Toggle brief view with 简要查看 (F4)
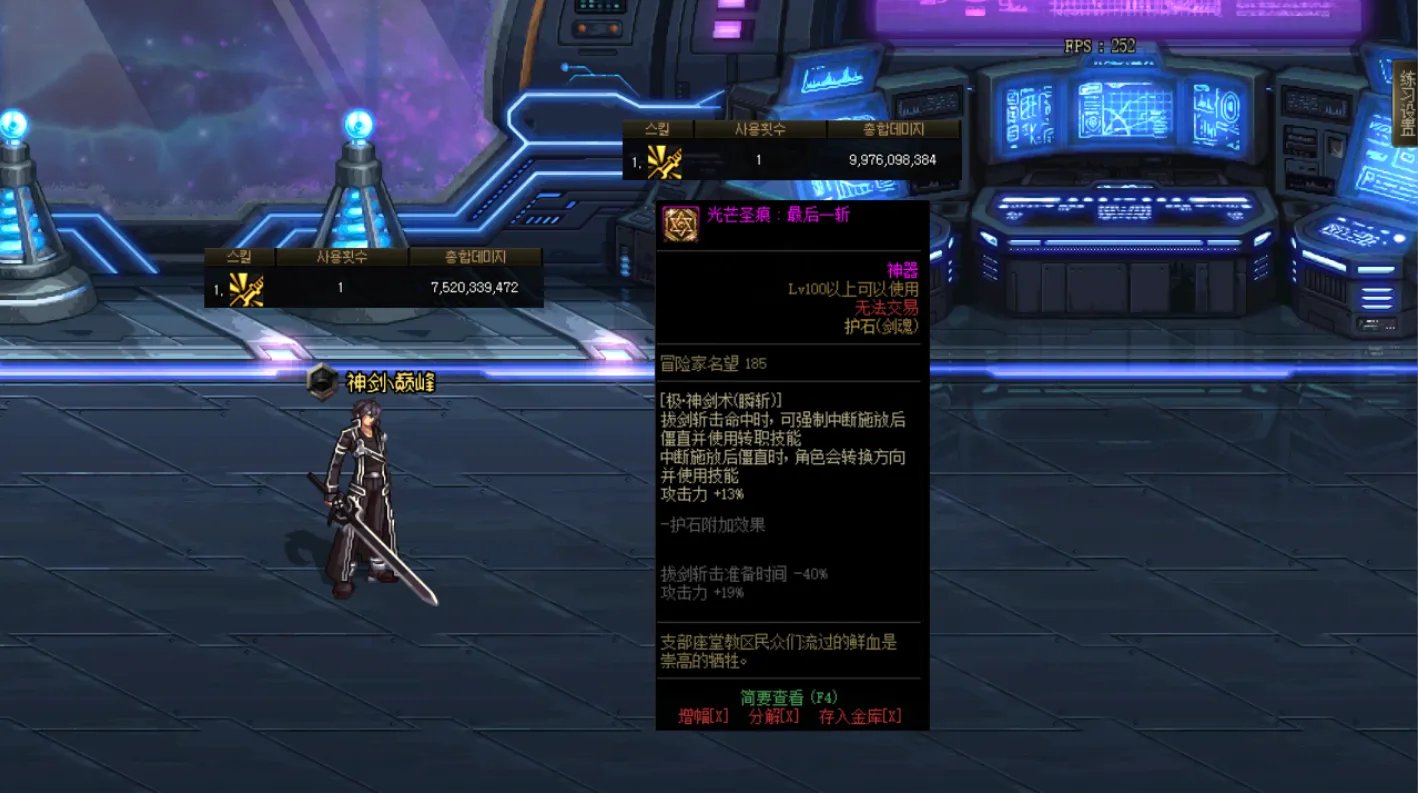 tap(789, 698)
